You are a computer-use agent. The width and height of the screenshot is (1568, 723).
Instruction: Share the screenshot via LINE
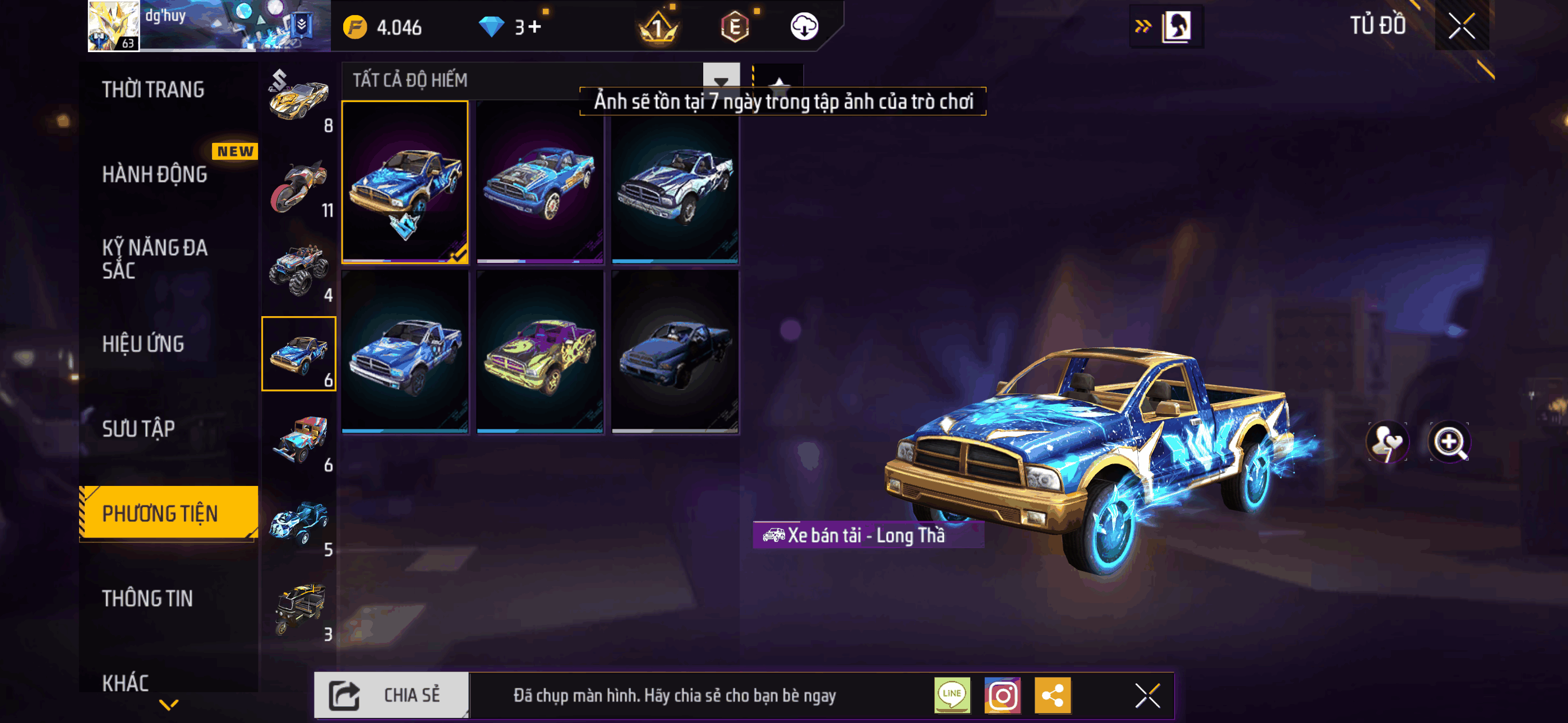(952, 695)
